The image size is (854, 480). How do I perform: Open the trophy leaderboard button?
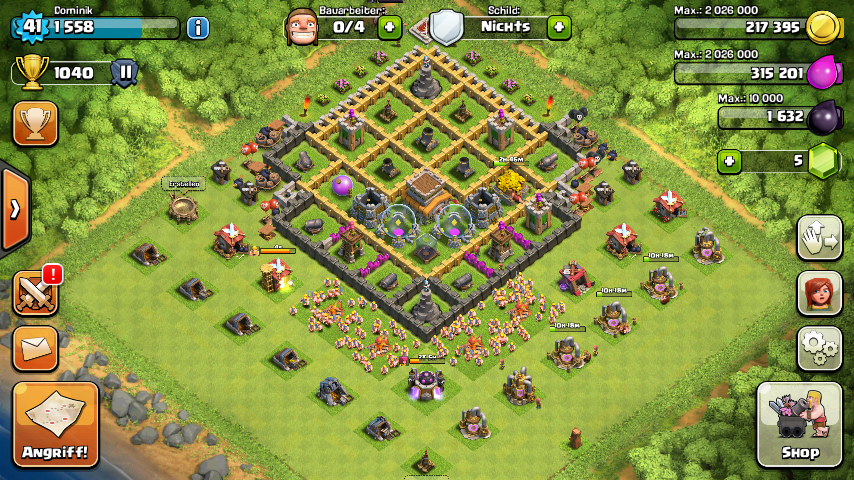(x=35, y=123)
